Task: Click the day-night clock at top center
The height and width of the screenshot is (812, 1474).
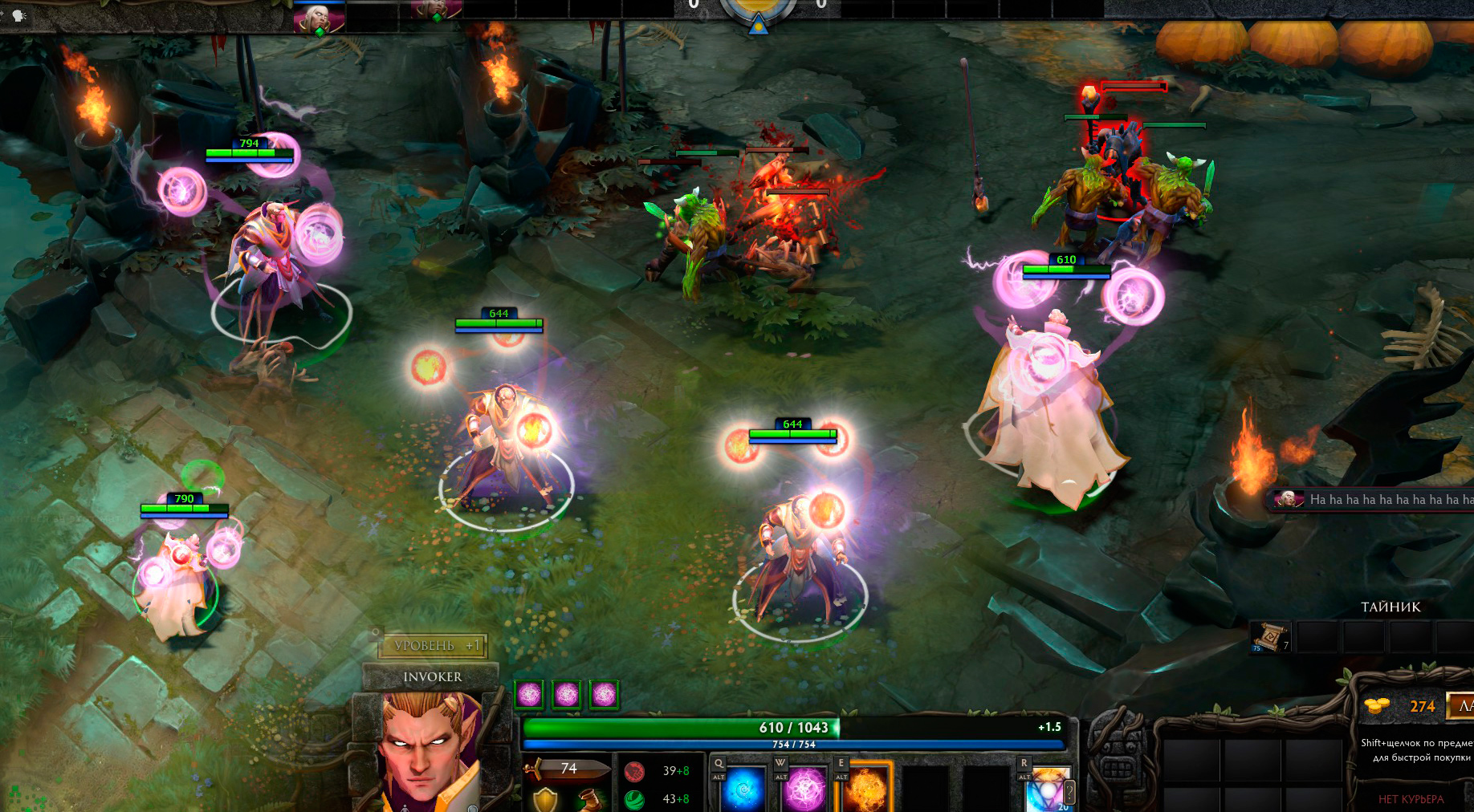Action: (x=757, y=12)
